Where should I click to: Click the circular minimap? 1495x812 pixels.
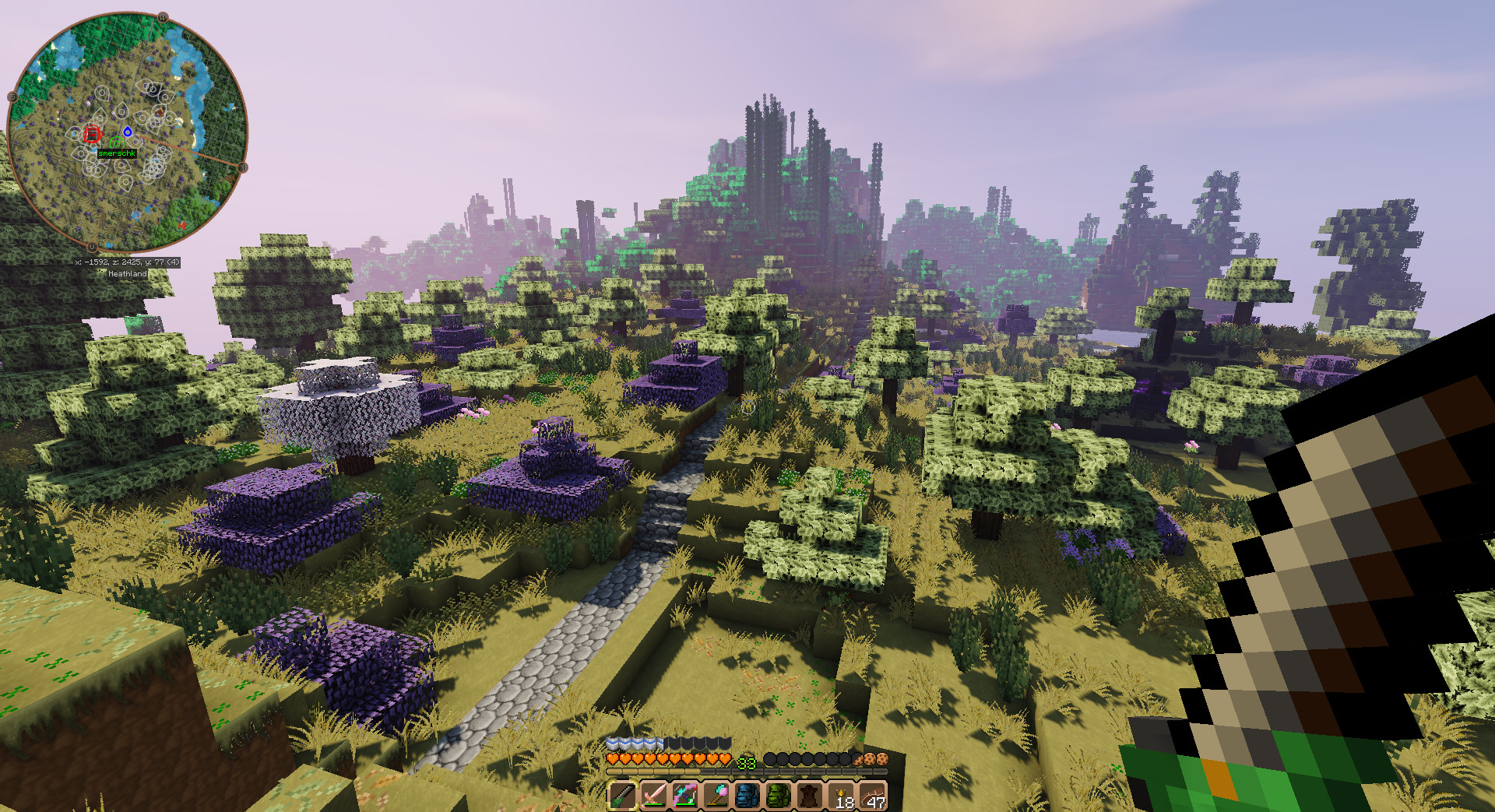tap(128, 130)
